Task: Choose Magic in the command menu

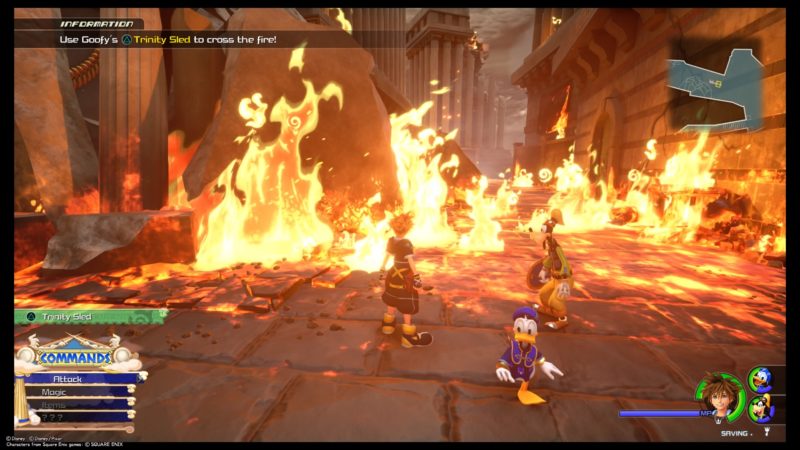Action: coord(78,392)
